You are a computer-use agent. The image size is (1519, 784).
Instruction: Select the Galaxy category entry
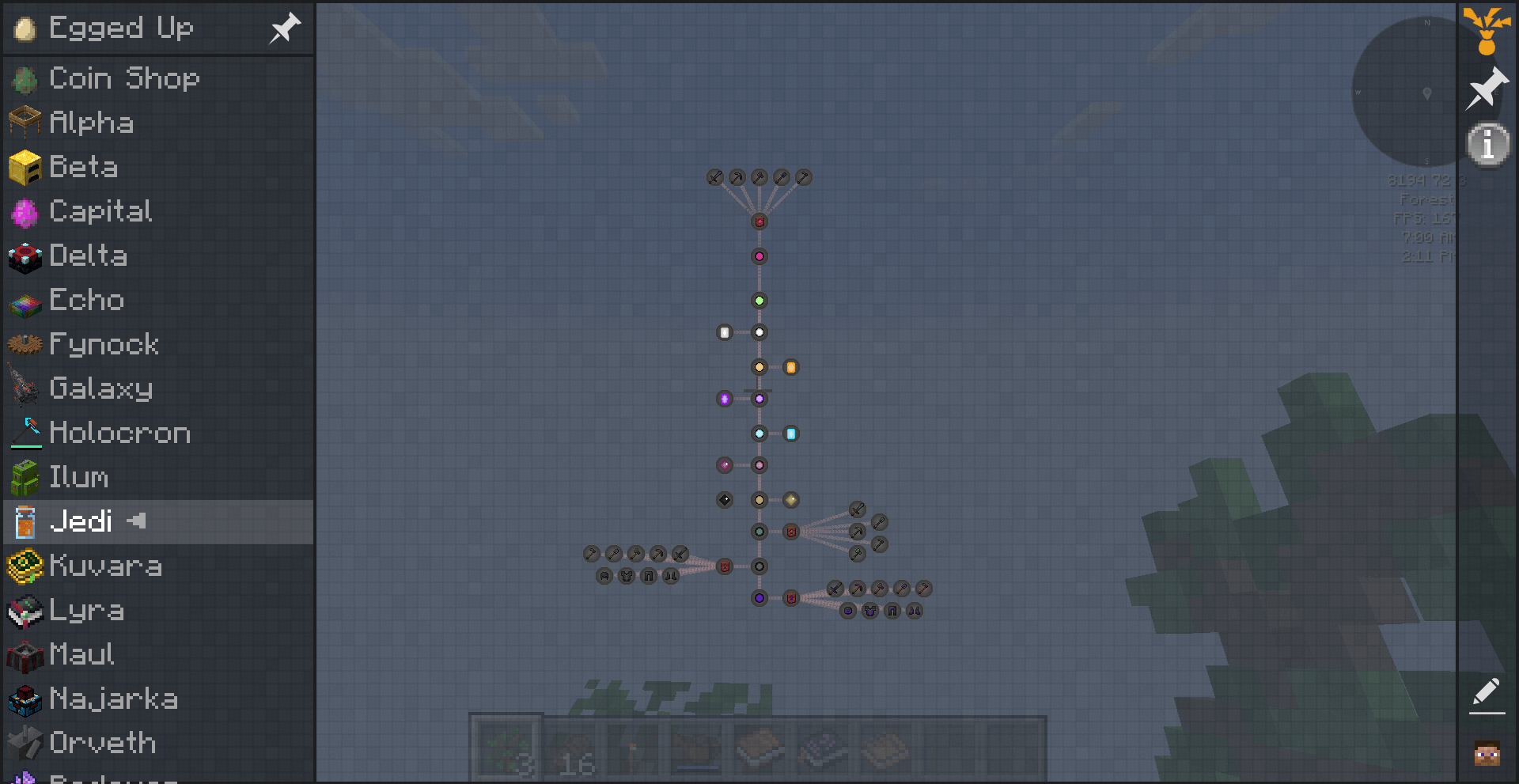[x=101, y=388]
